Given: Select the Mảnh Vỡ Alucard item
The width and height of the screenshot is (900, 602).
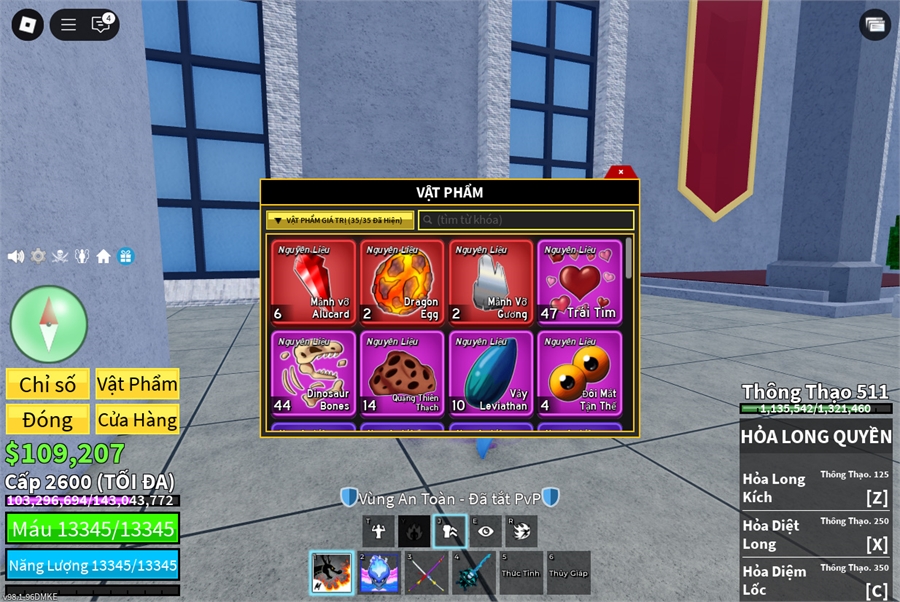Looking at the screenshot, I should click(313, 282).
